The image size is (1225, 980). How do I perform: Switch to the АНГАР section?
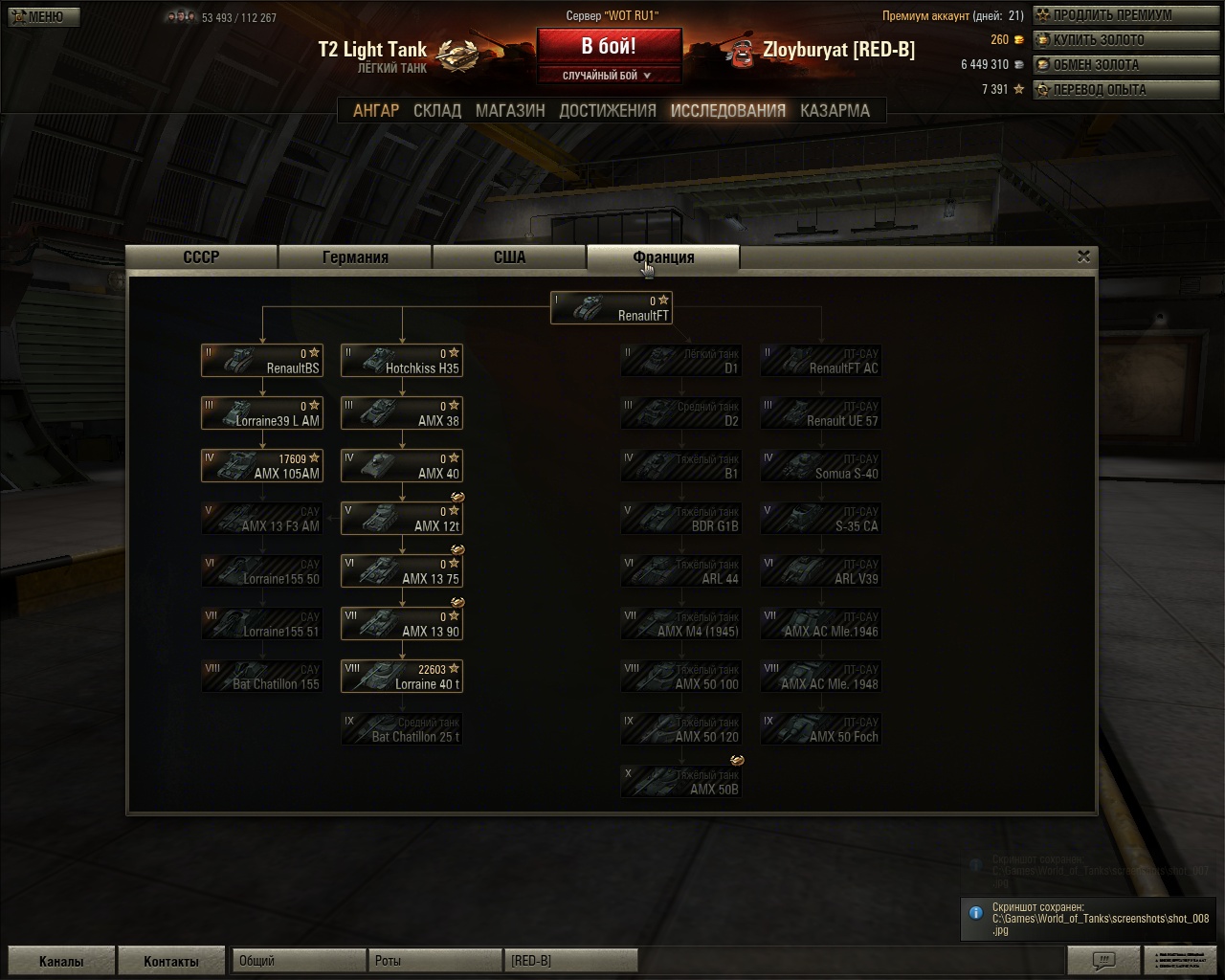point(375,110)
